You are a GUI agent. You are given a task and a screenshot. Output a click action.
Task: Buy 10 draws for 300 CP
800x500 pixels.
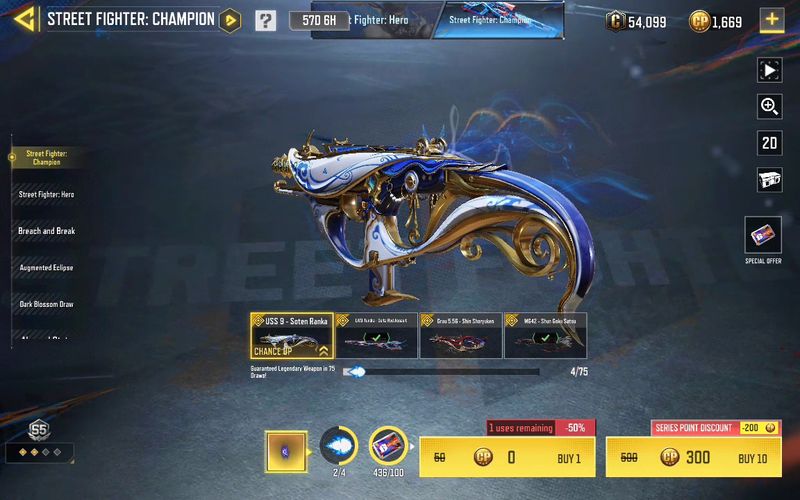694,458
